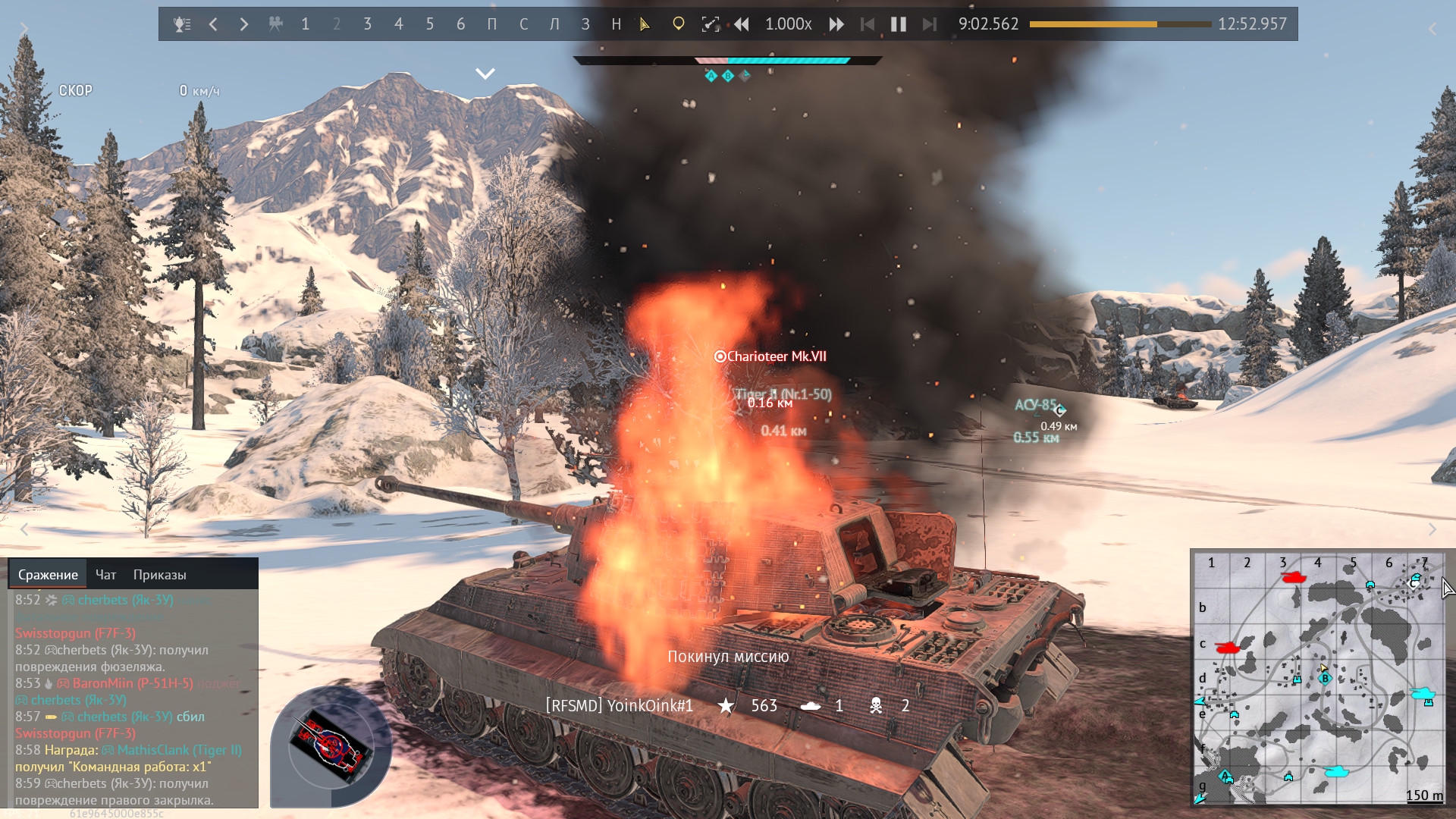The height and width of the screenshot is (819, 1456).
Task: Switch to previous player with left arrow
Action: 214,24
